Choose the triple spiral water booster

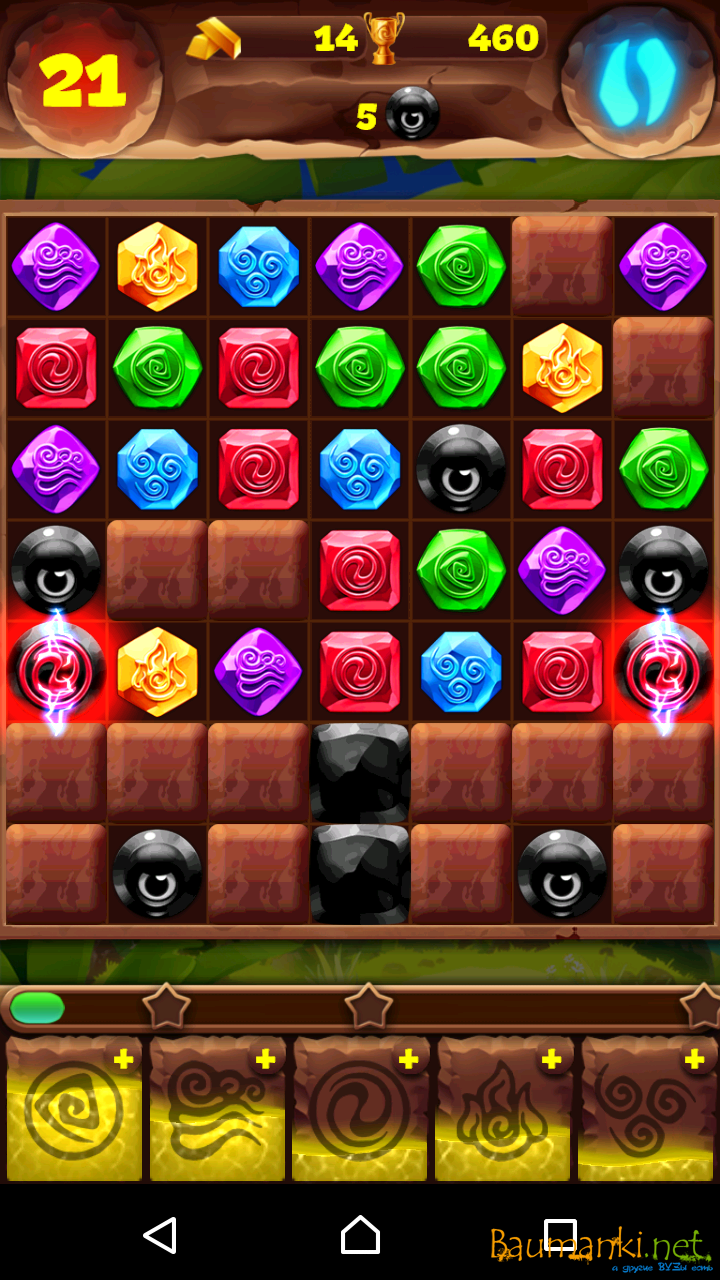coord(647,1112)
